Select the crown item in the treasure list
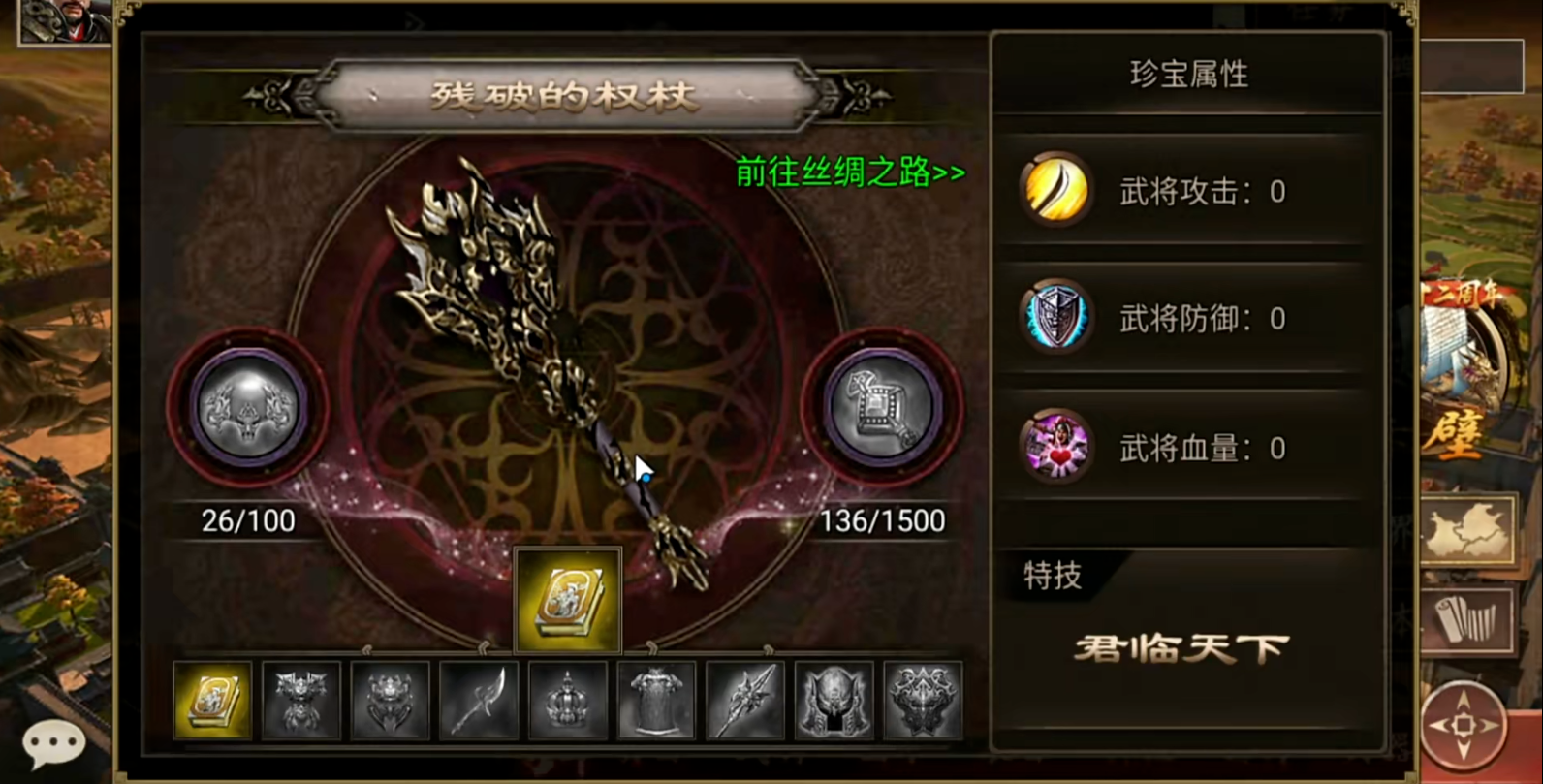The height and width of the screenshot is (784, 1543). (568, 701)
